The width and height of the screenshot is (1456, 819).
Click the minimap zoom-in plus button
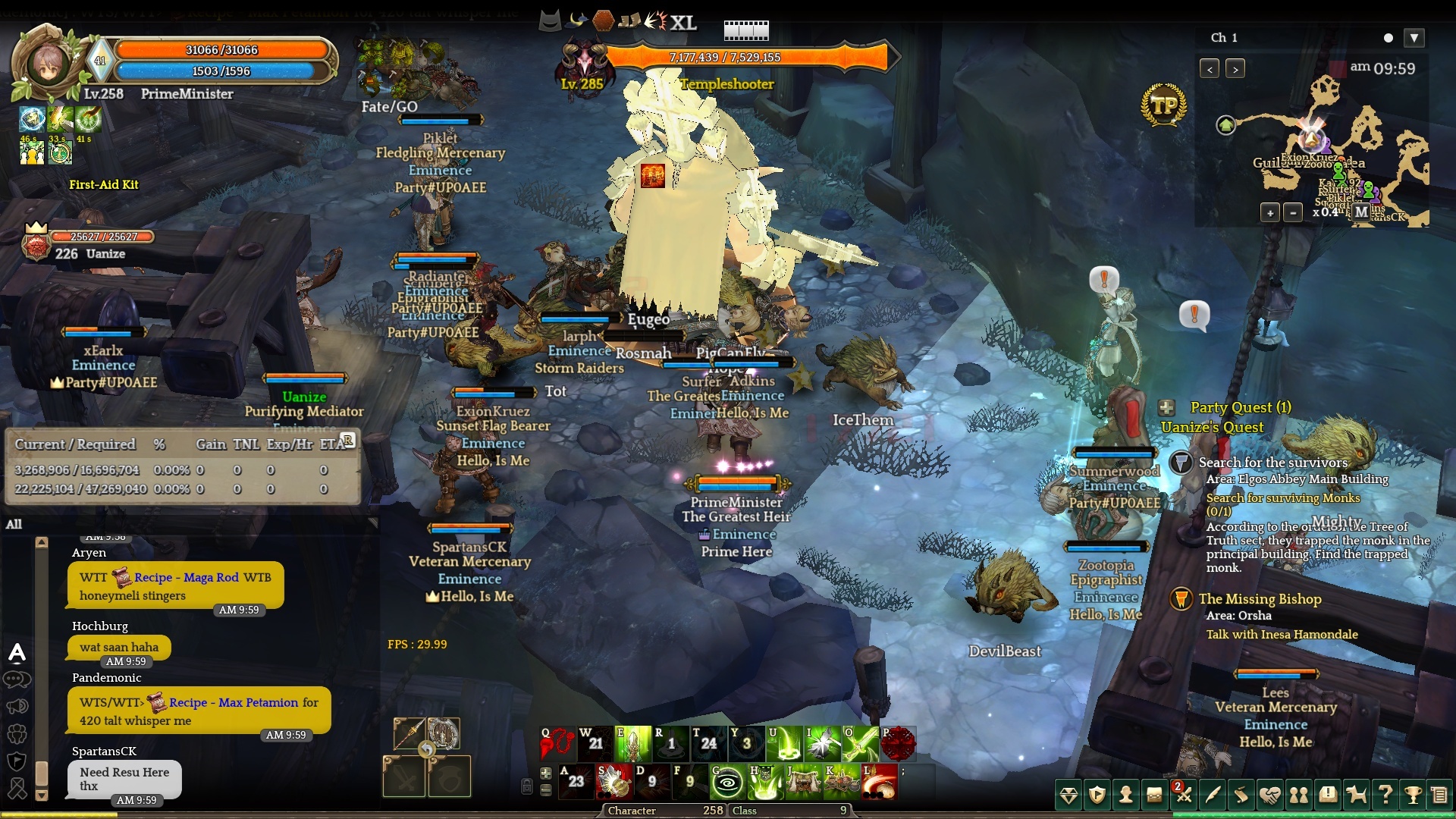[1270, 213]
